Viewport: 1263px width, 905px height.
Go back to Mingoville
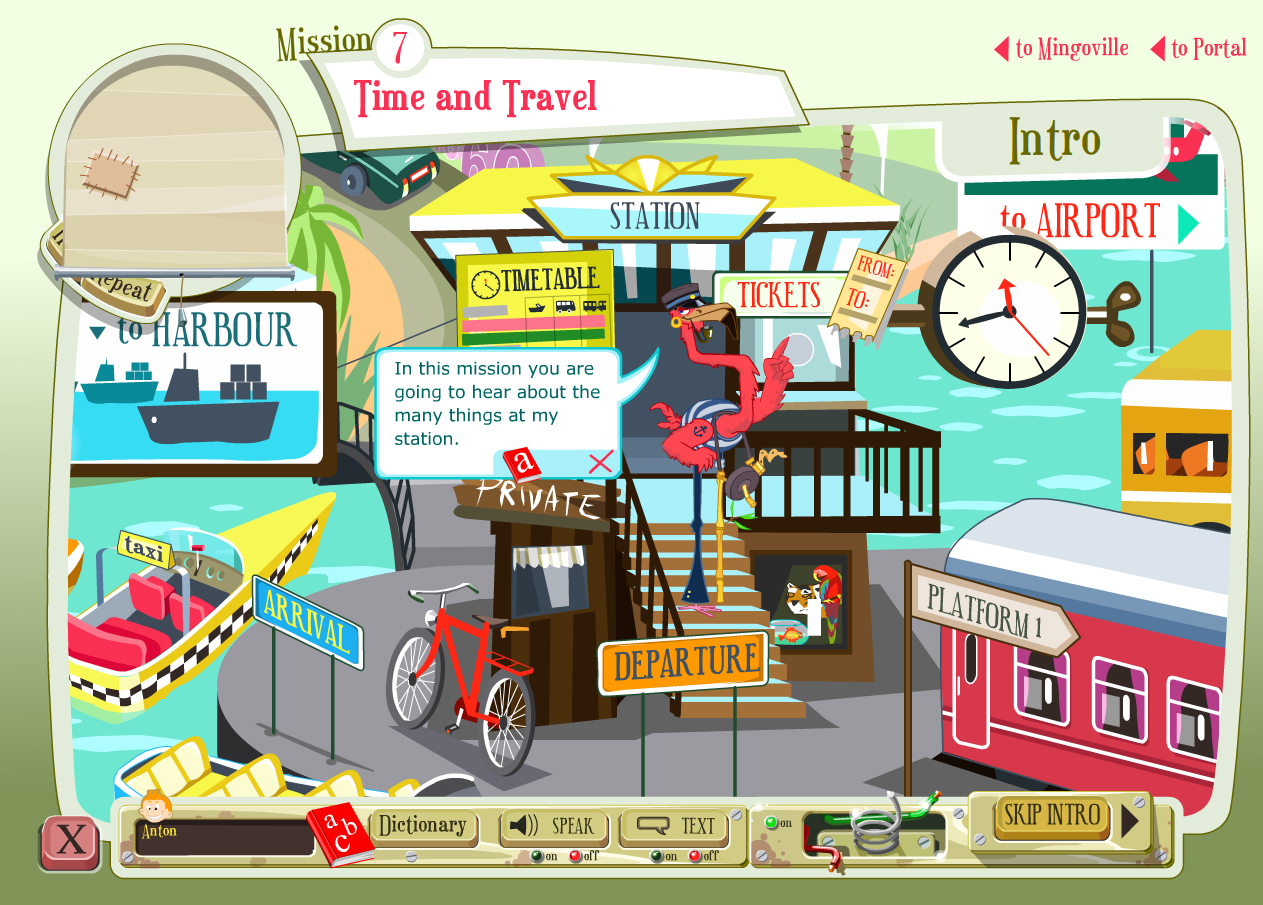[1062, 48]
